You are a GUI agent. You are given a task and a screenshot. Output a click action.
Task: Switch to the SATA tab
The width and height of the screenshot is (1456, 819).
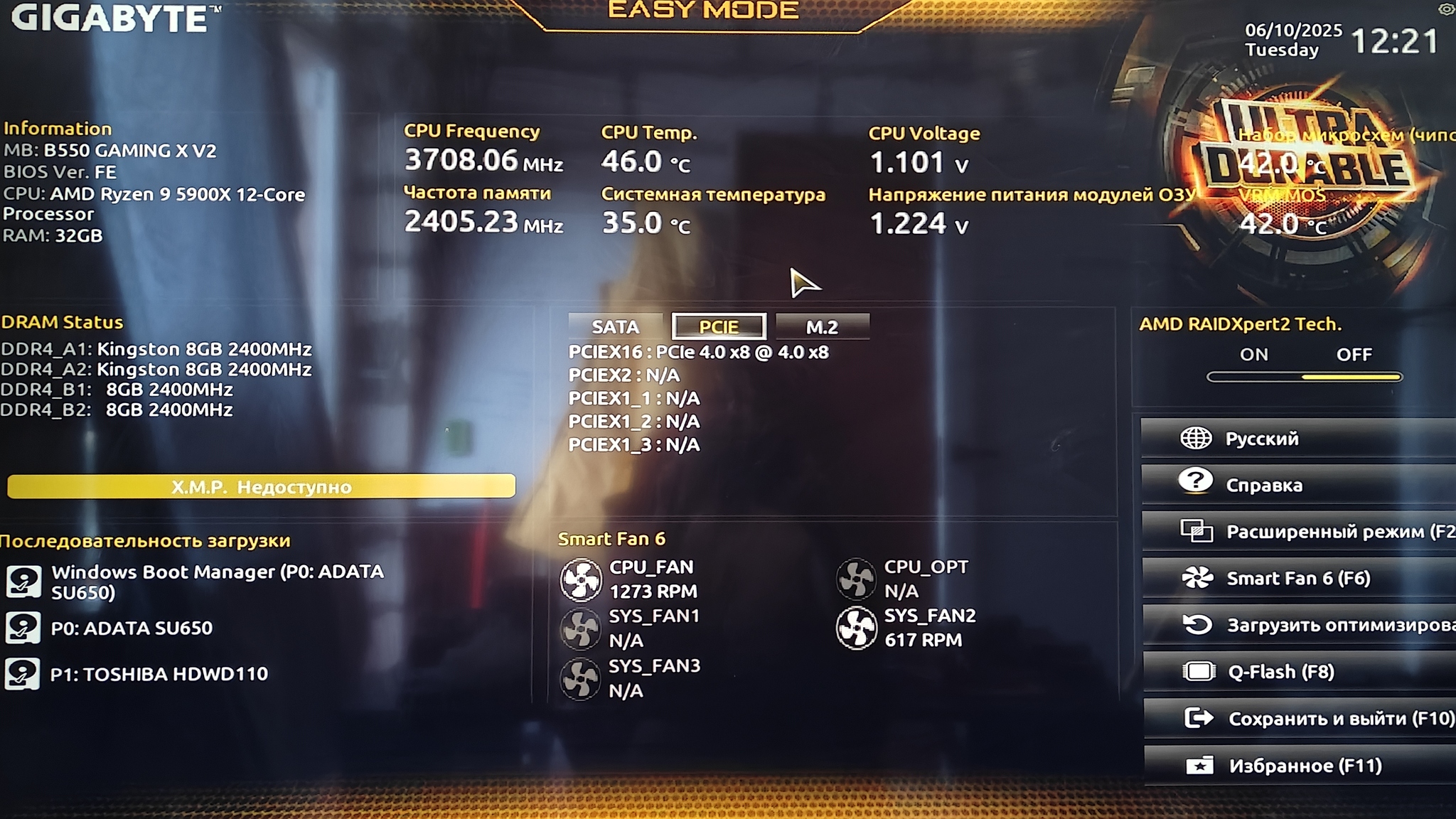[x=615, y=327]
